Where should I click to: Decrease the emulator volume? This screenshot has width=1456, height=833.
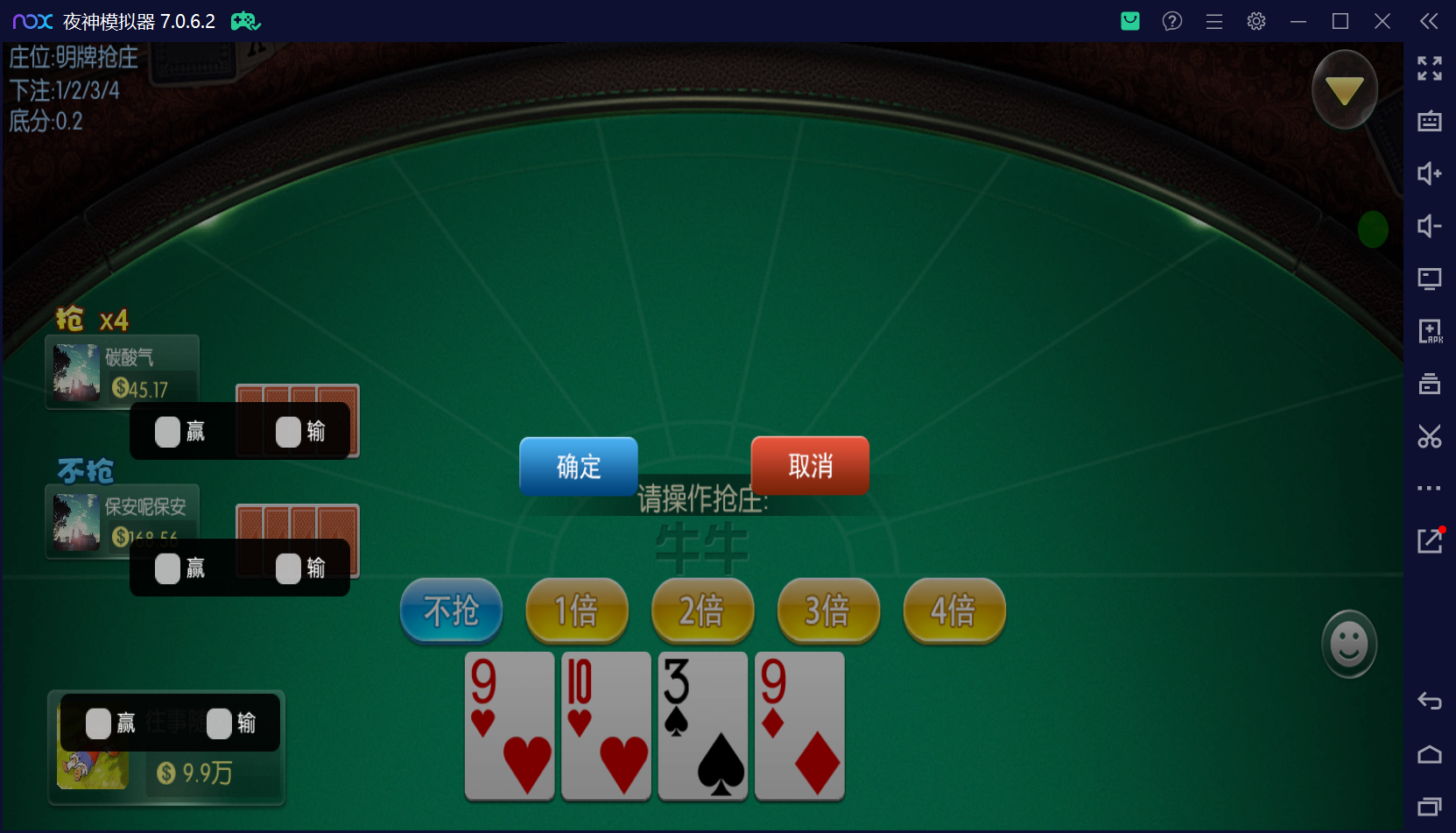tap(1429, 226)
